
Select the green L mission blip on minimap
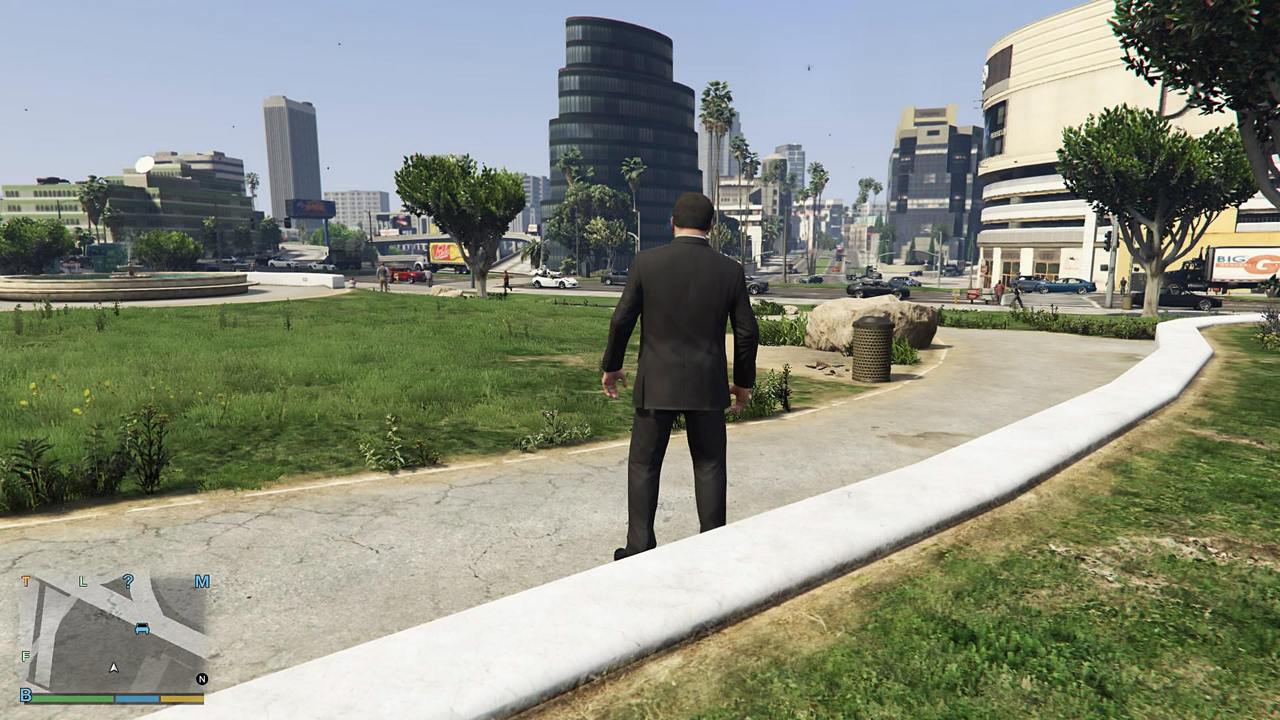[83, 581]
